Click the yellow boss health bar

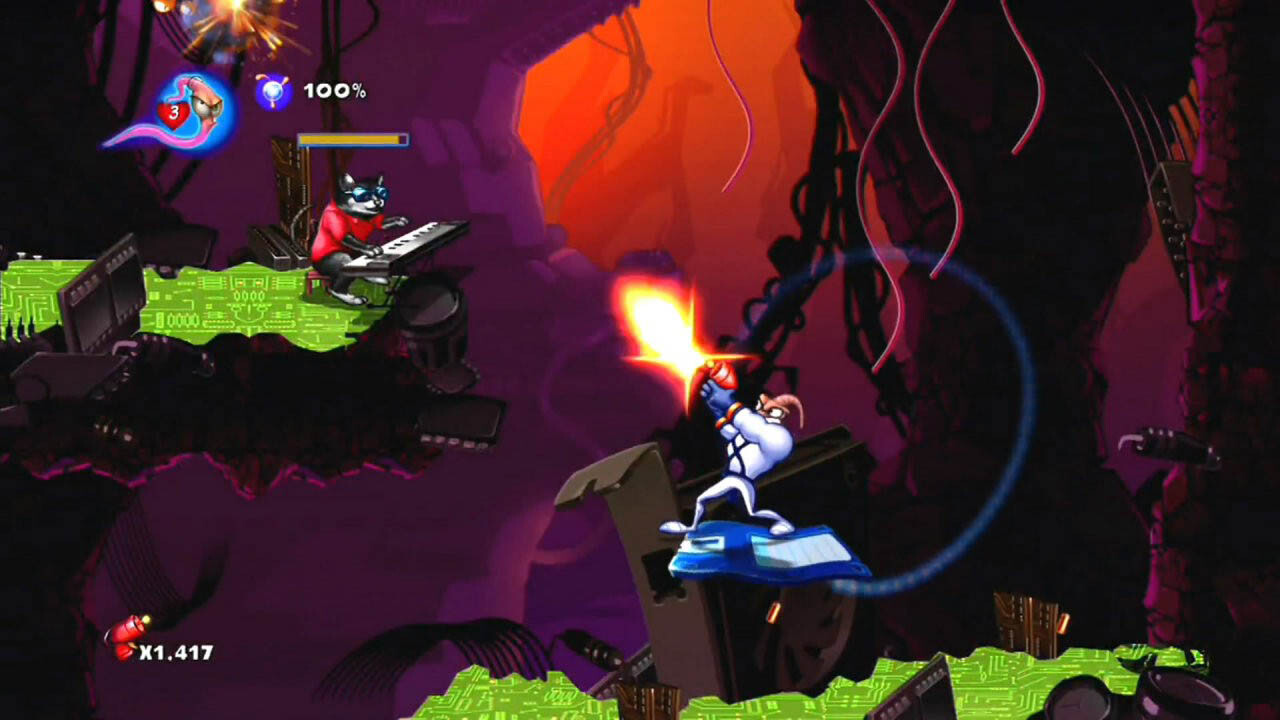(353, 140)
